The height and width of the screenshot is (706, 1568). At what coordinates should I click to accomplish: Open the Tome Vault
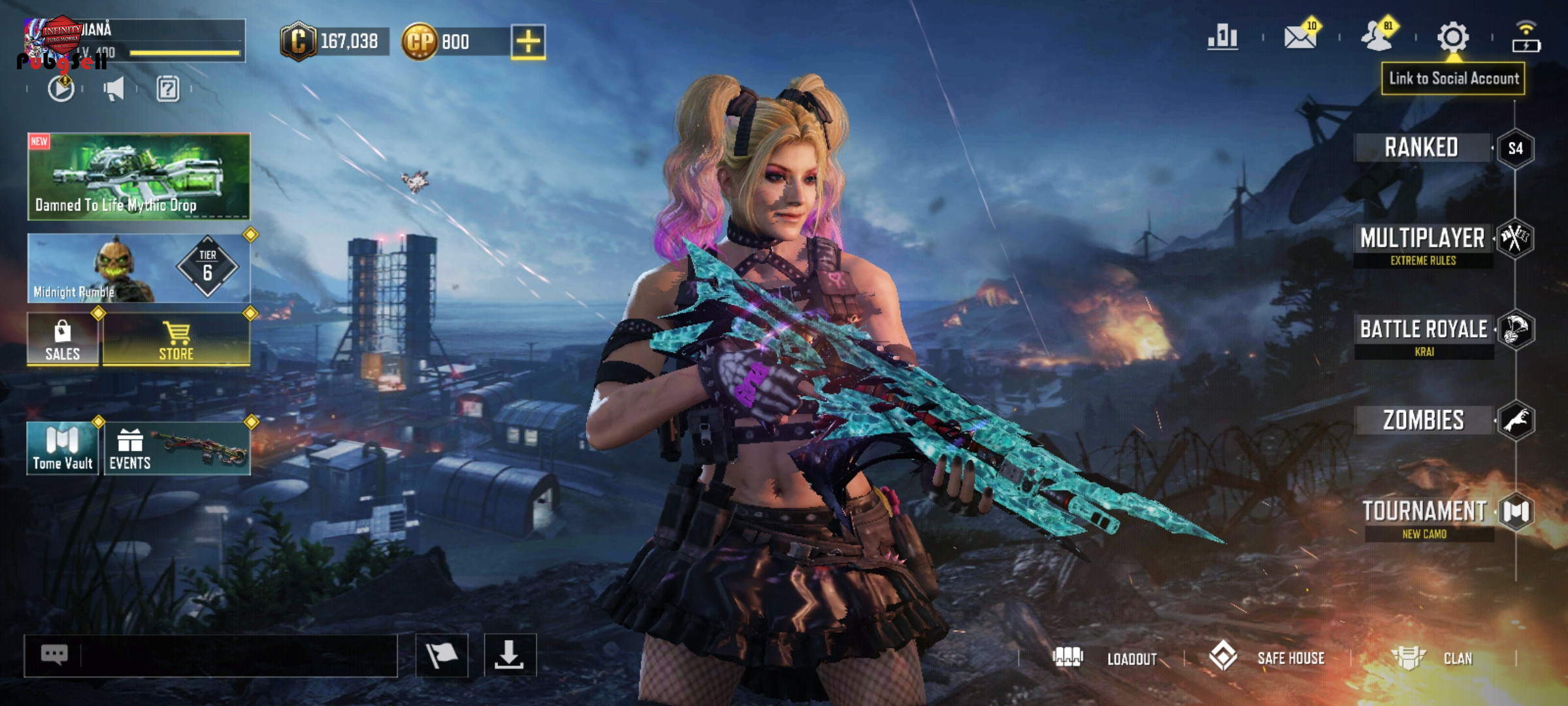(x=63, y=448)
